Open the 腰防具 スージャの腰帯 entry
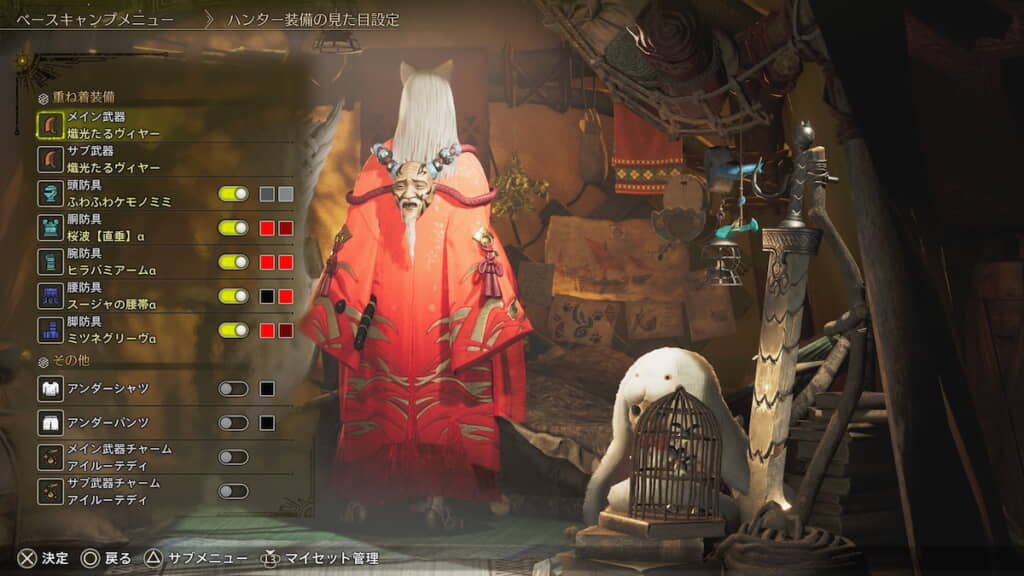1024x576 pixels. pos(110,296)
